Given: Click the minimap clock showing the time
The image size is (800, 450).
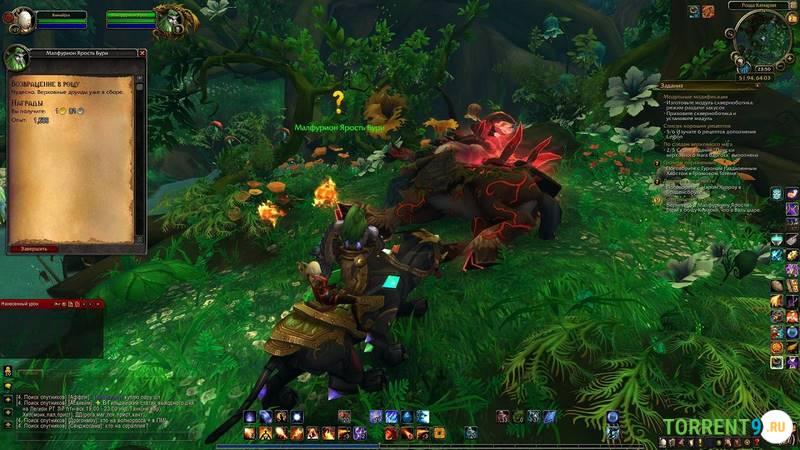Looking at the screenshot, I should (x=763, y=68).
